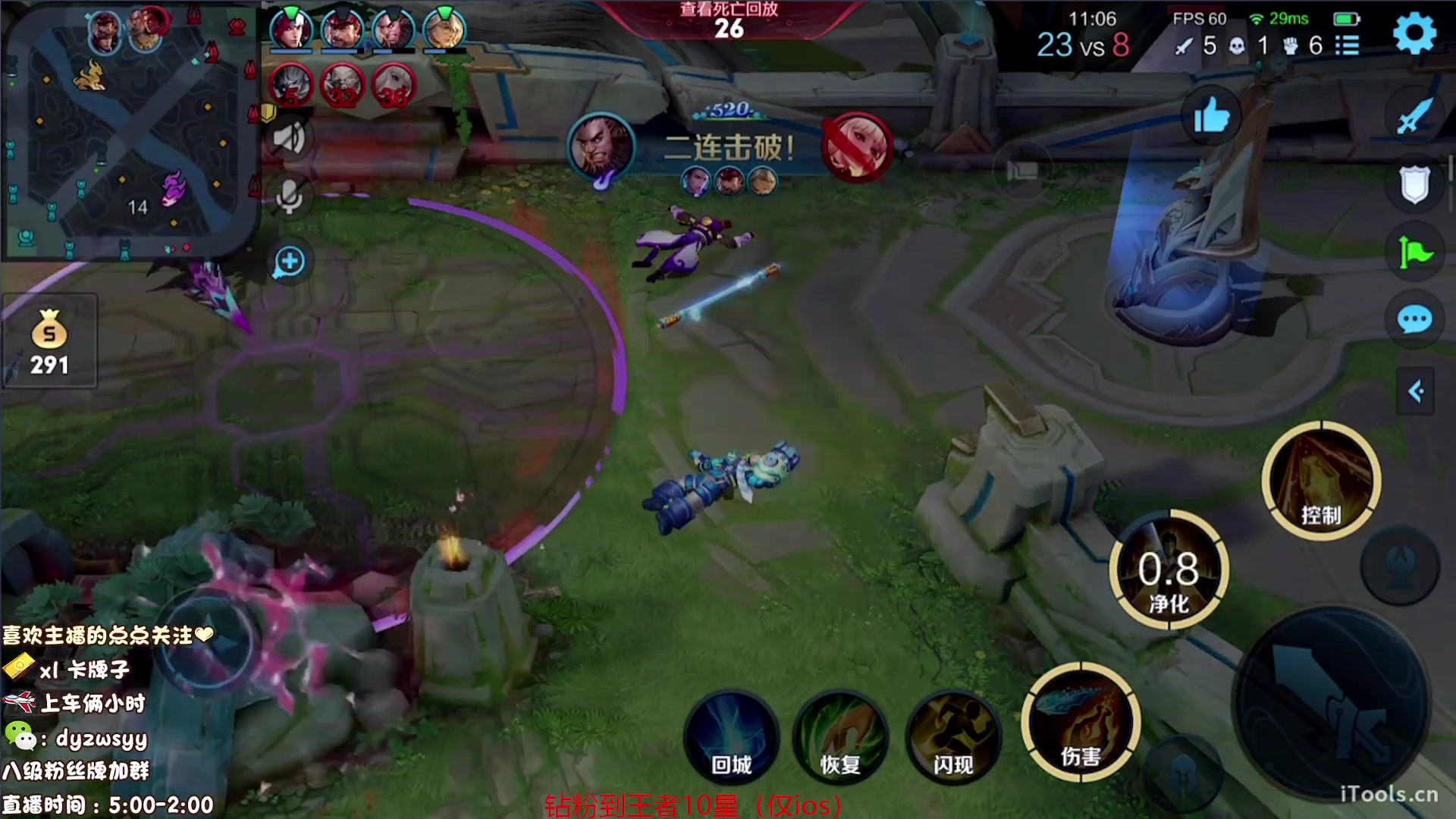Toggle the speaker voice output
This screenshot has width=1456, height=819.
pyautogui.click(x=289, y=139)
